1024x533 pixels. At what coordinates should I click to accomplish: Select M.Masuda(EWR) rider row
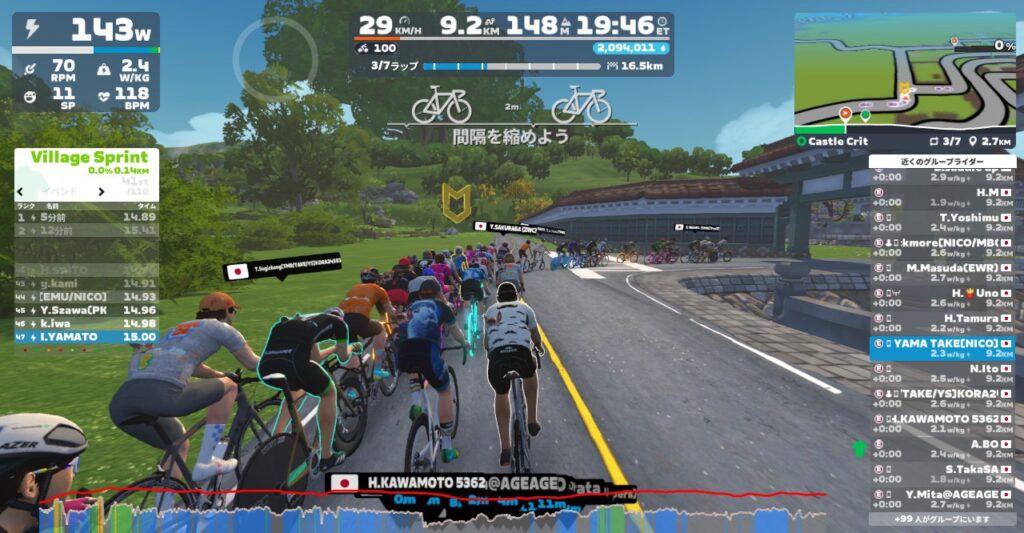(x=942, y=272)
